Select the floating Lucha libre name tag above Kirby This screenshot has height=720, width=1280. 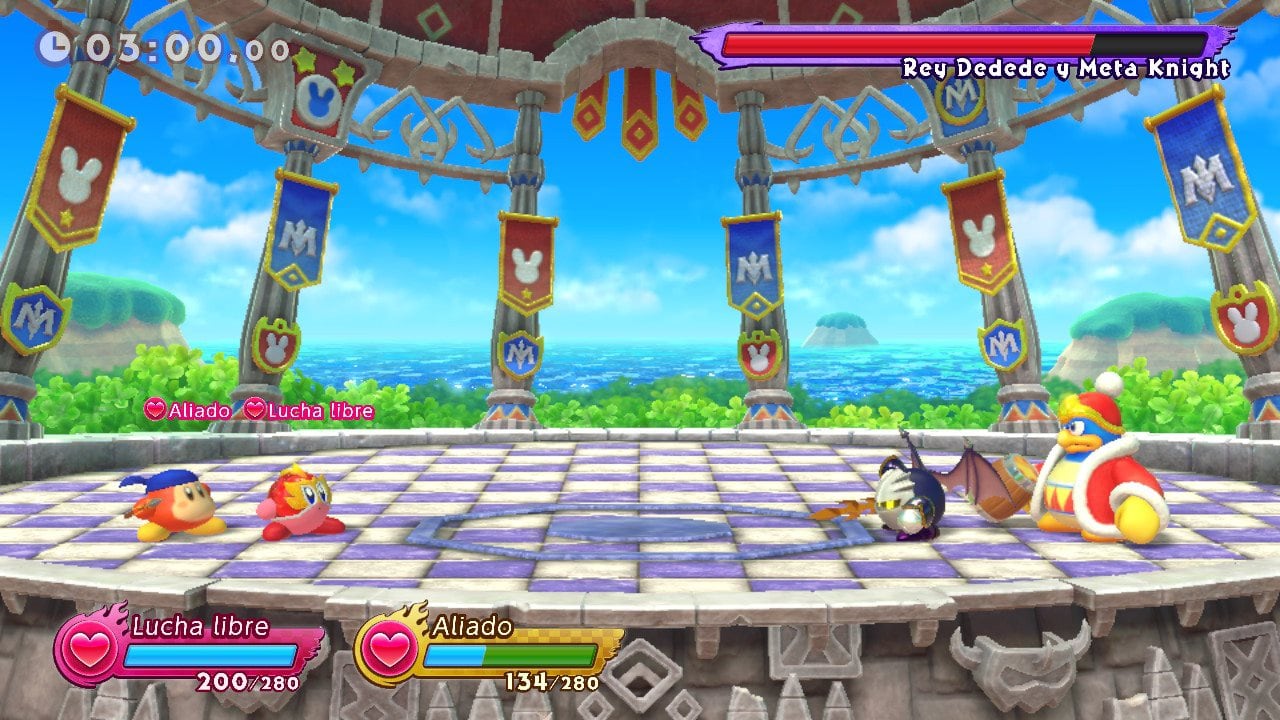coord(310,410)
